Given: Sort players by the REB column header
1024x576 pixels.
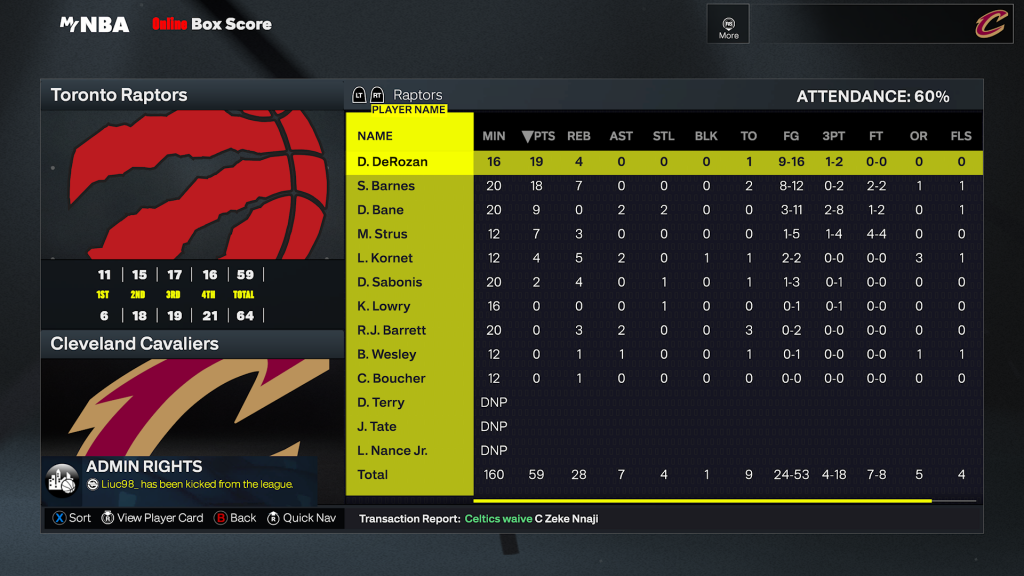Looking at the screenshot, I should (578, 136).
